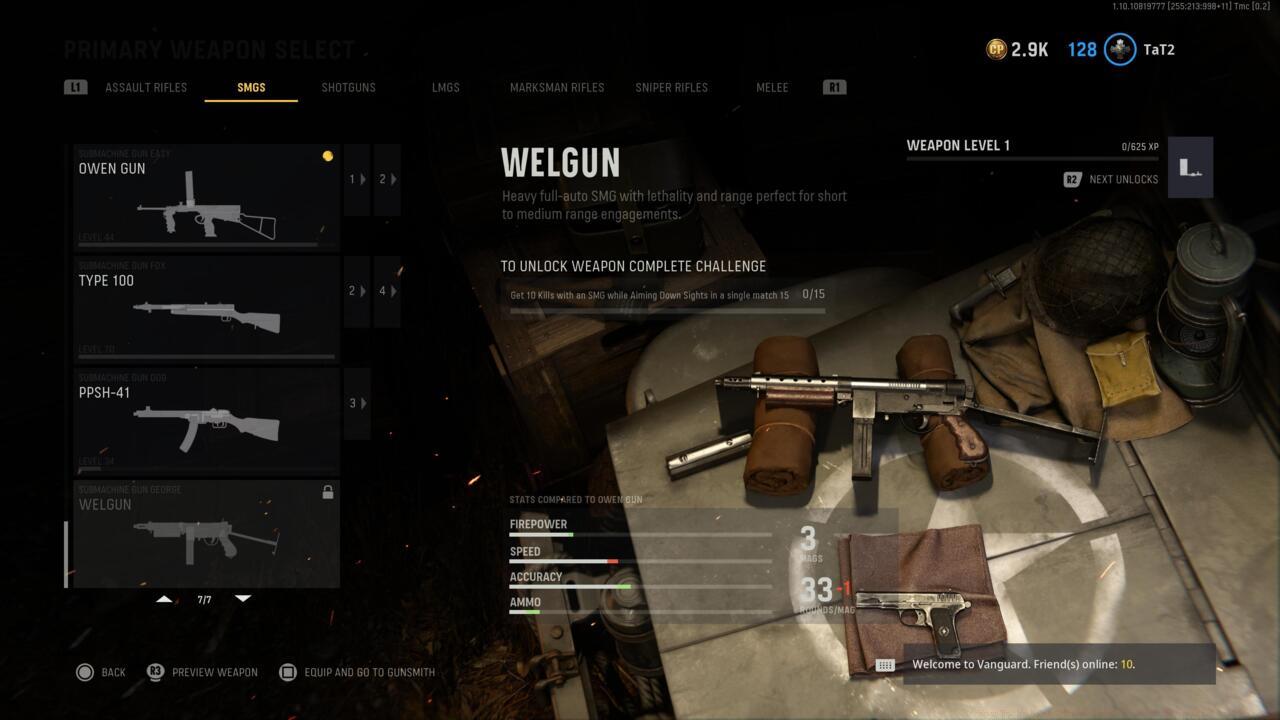The height and width of the screenshot is (720, 1280).
Task: Expand the Type 100 blueprint arrow
Action: pos(355,291)
